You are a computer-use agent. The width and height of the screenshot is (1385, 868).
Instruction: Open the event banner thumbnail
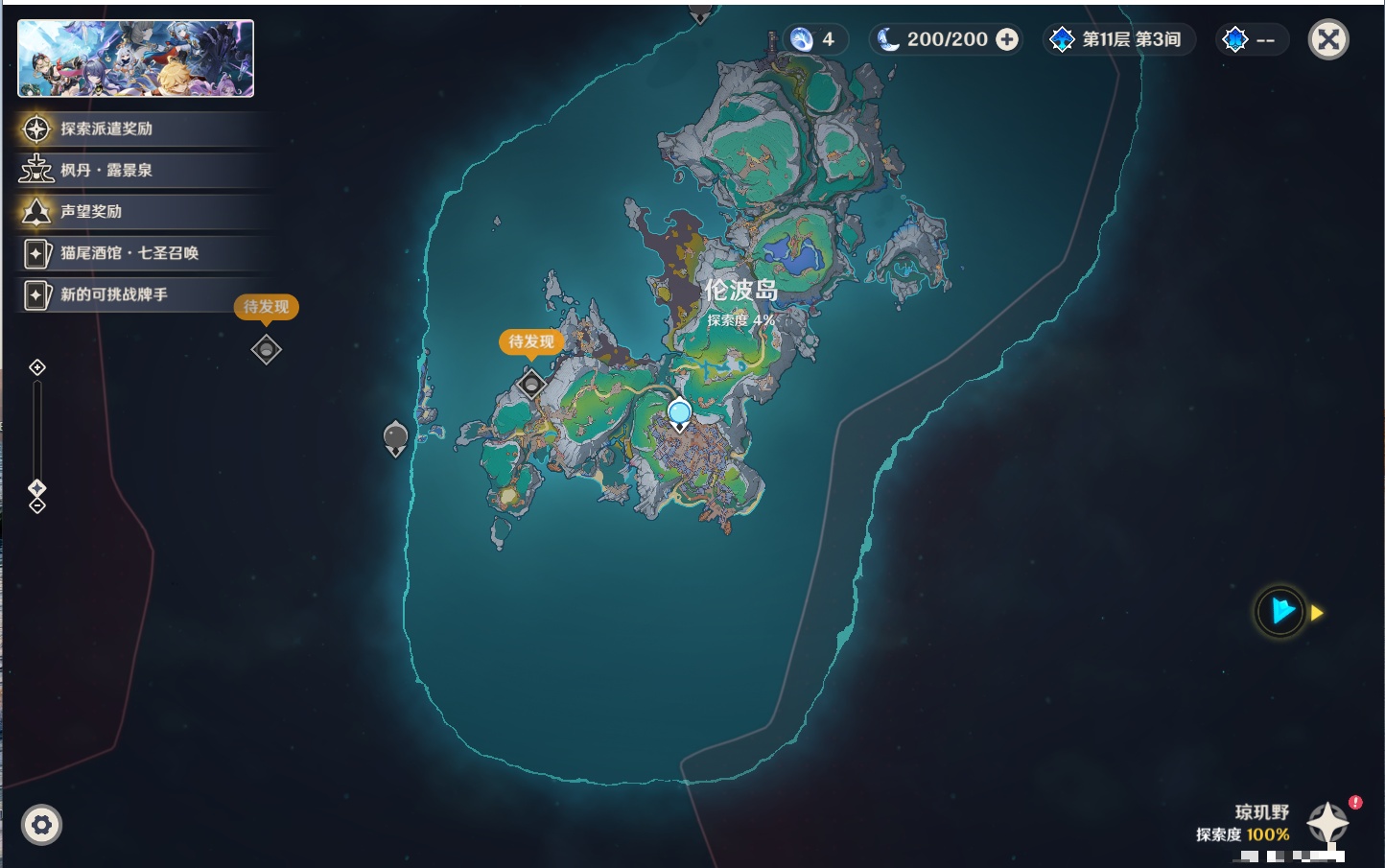click(135, 59)
